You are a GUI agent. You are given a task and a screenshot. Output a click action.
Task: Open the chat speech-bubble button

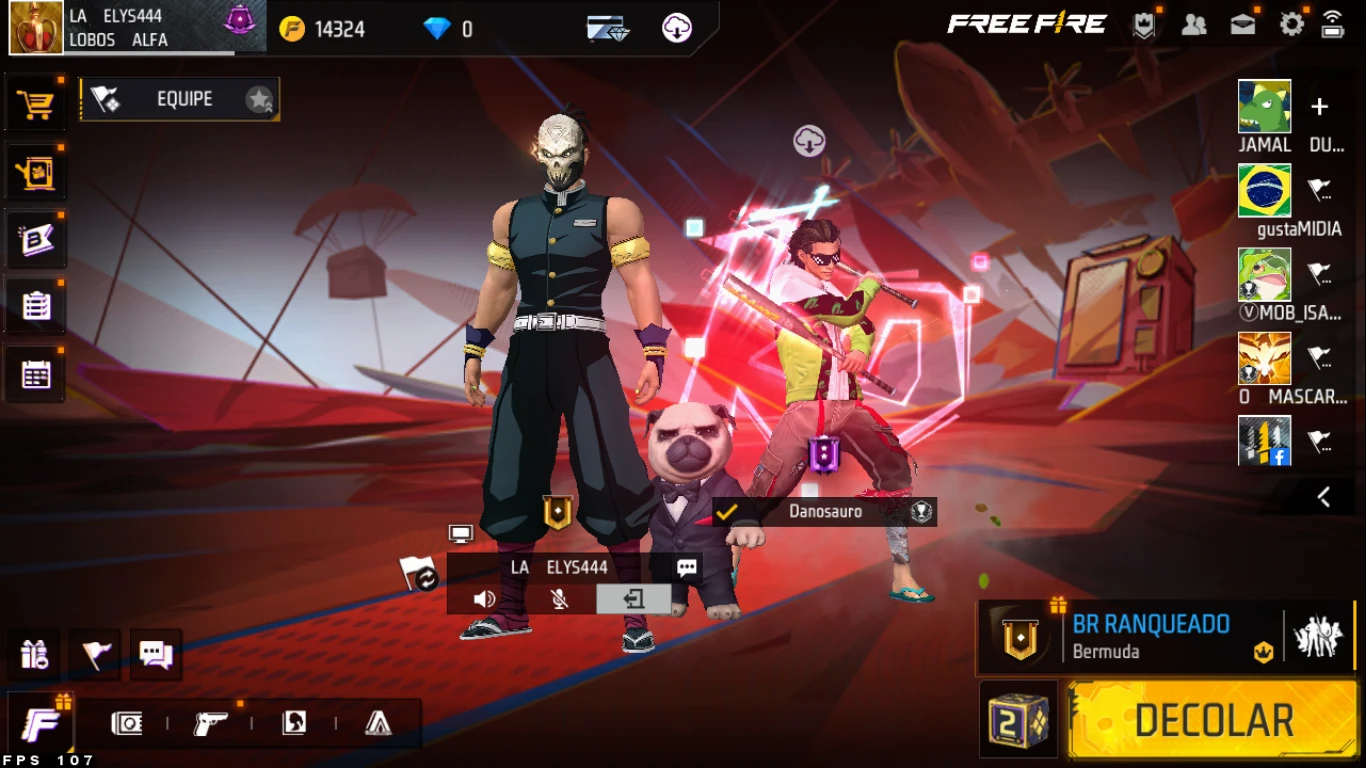pyautogui.click(x=156, y=655)
